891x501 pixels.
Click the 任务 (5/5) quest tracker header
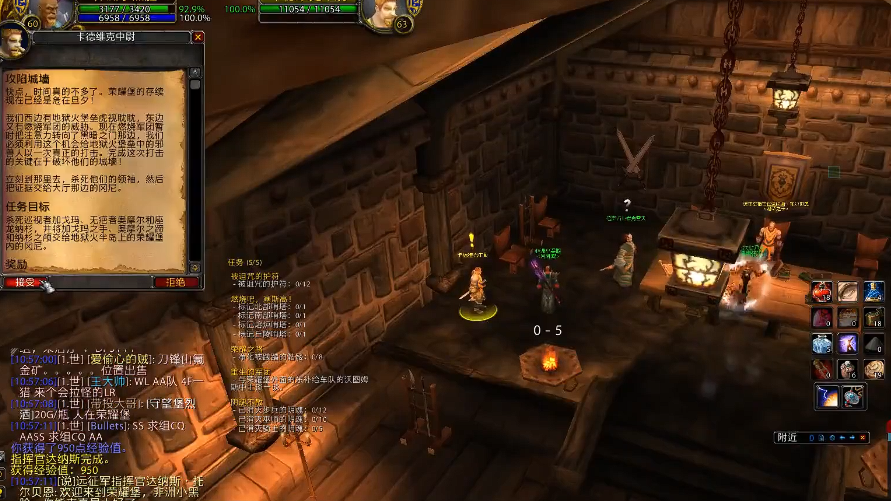tap(246, 262)
